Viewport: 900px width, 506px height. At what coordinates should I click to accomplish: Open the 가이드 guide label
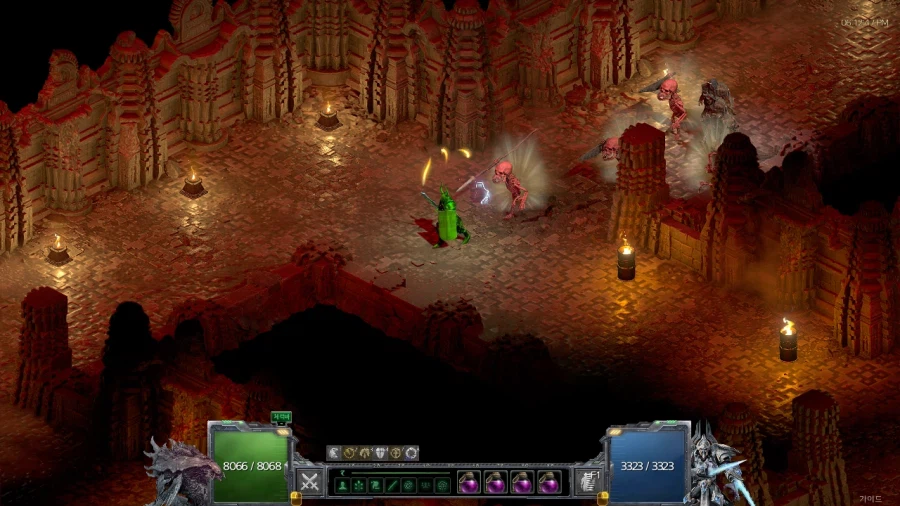pyautogui.click(x=870, y=498)
